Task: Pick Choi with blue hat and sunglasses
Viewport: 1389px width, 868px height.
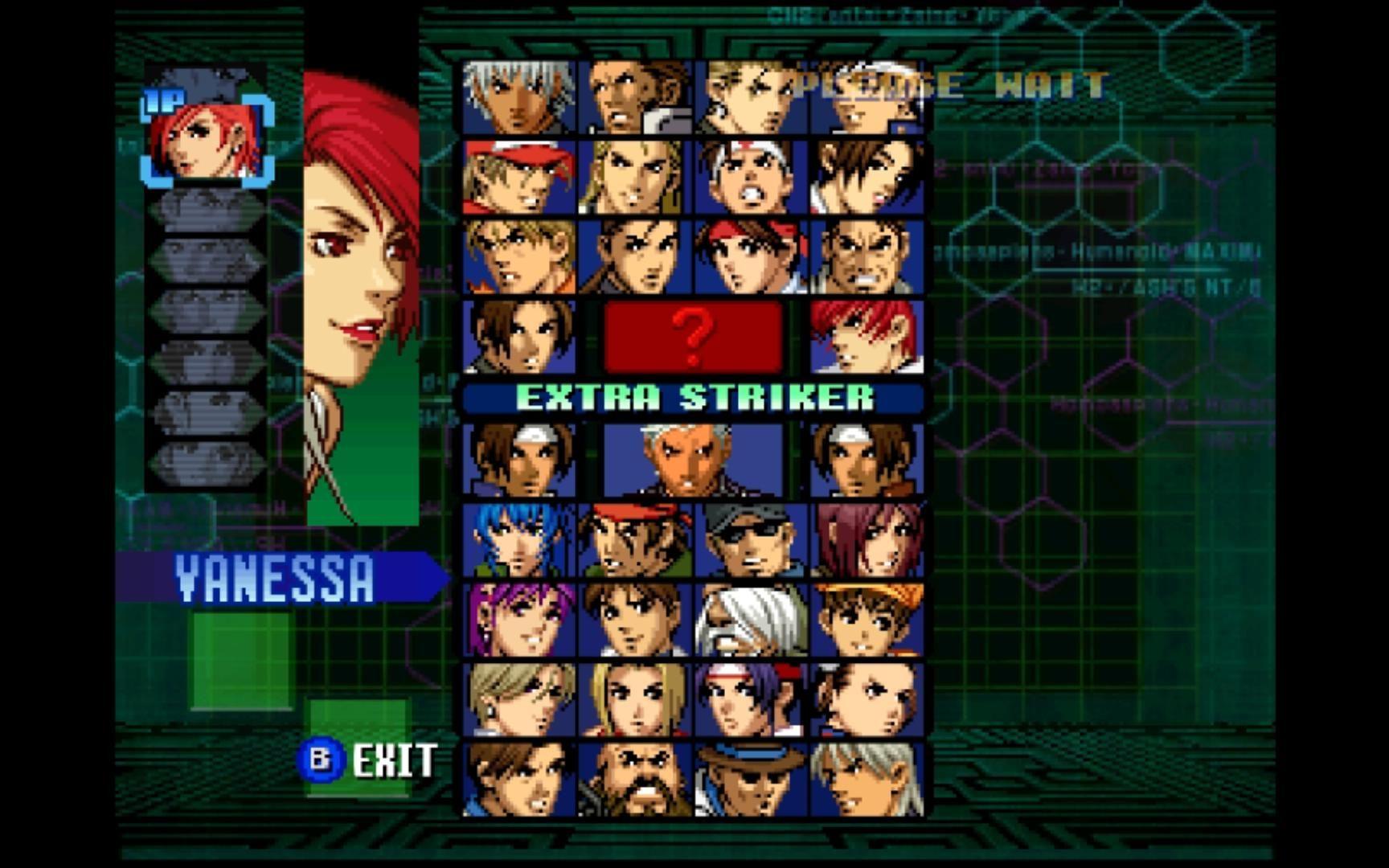Action: click(x=751, y=779)
